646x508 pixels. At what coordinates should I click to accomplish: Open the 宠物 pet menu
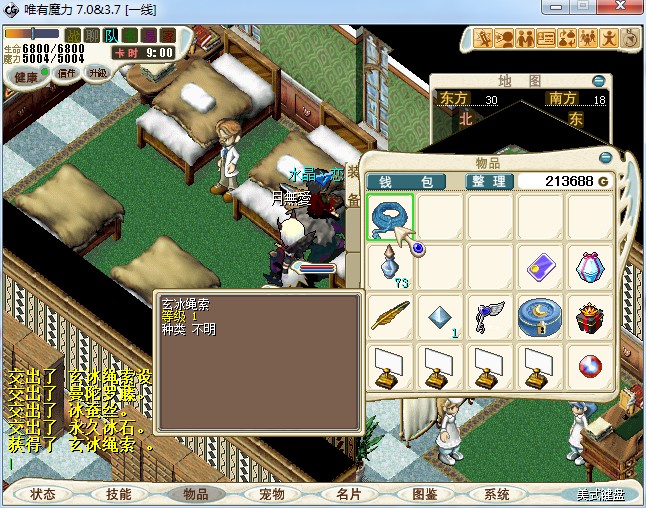tap(271, 494)
